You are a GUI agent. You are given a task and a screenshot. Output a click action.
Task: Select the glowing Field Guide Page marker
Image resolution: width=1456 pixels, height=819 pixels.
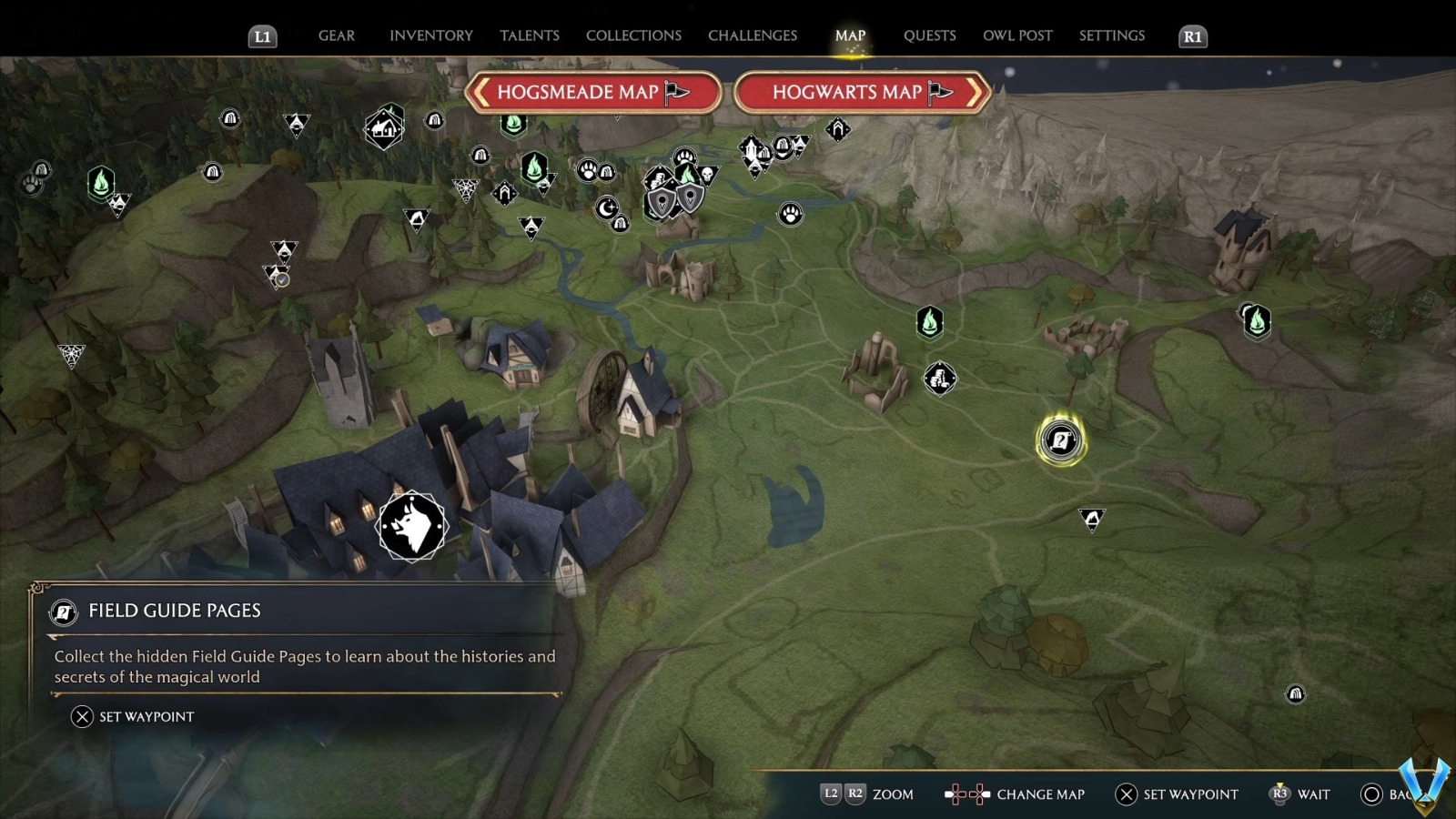(1060, 439)
